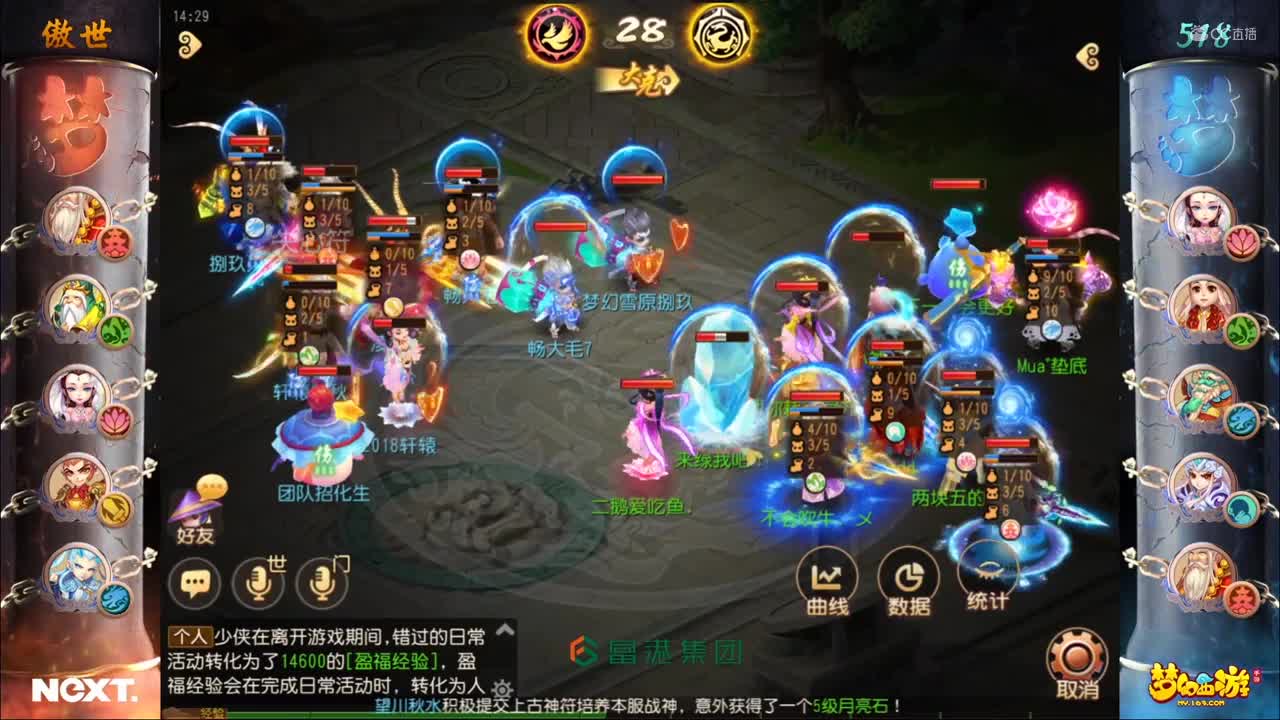This screenshot has height=720, width=1280.
Task: Select the 个人 chat channel tab
Action: [x=190, y=634]
